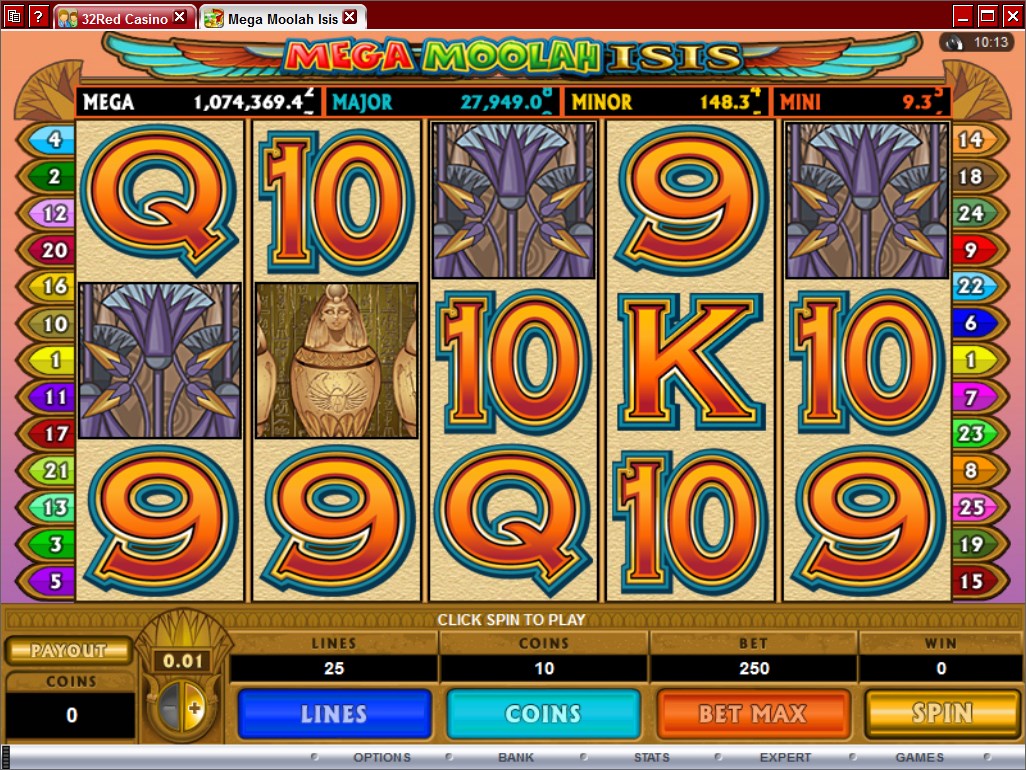Open the GAMES menu
Viewport: 1026px width, 770px height.
[x=919, y=757]
